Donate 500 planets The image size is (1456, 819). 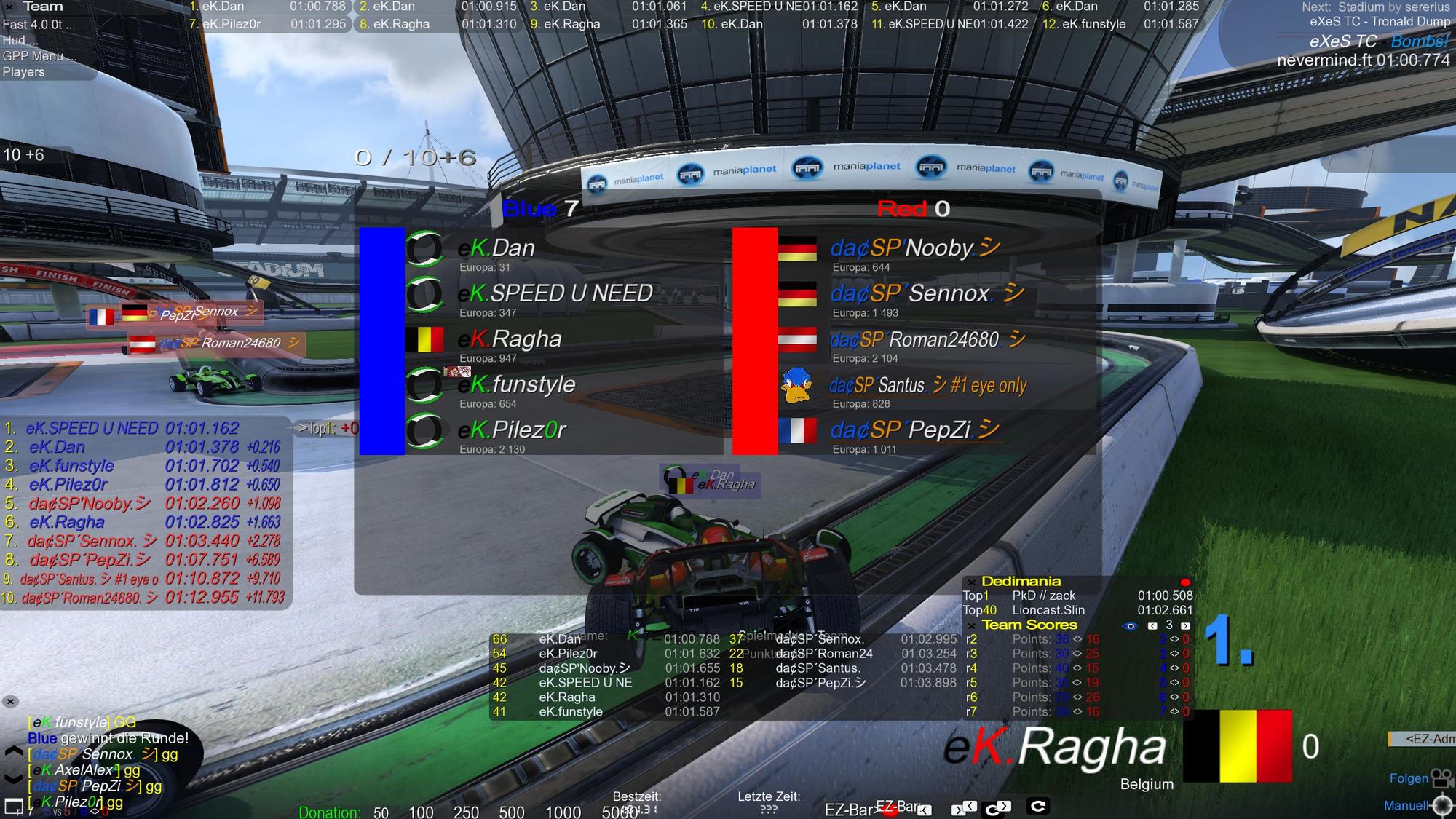click(x=511, y=812)
